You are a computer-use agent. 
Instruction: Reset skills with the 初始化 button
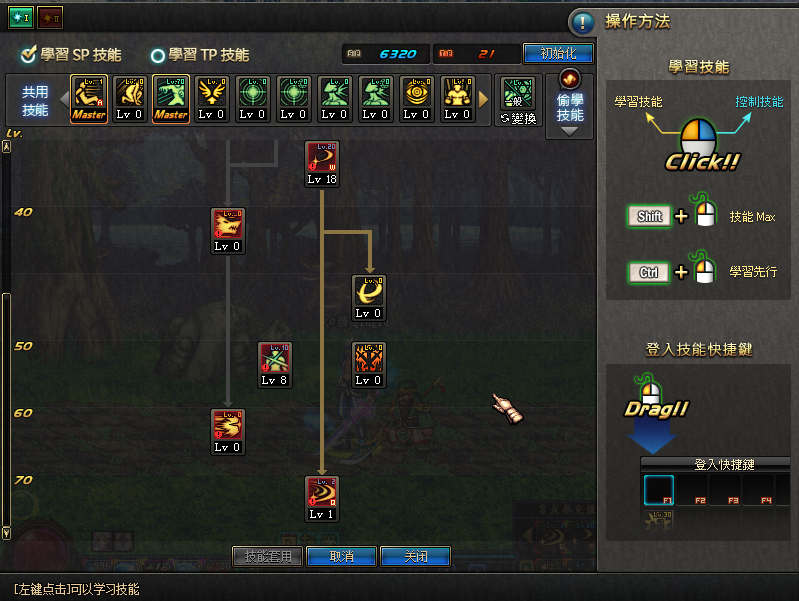click(x=558, y=54)
